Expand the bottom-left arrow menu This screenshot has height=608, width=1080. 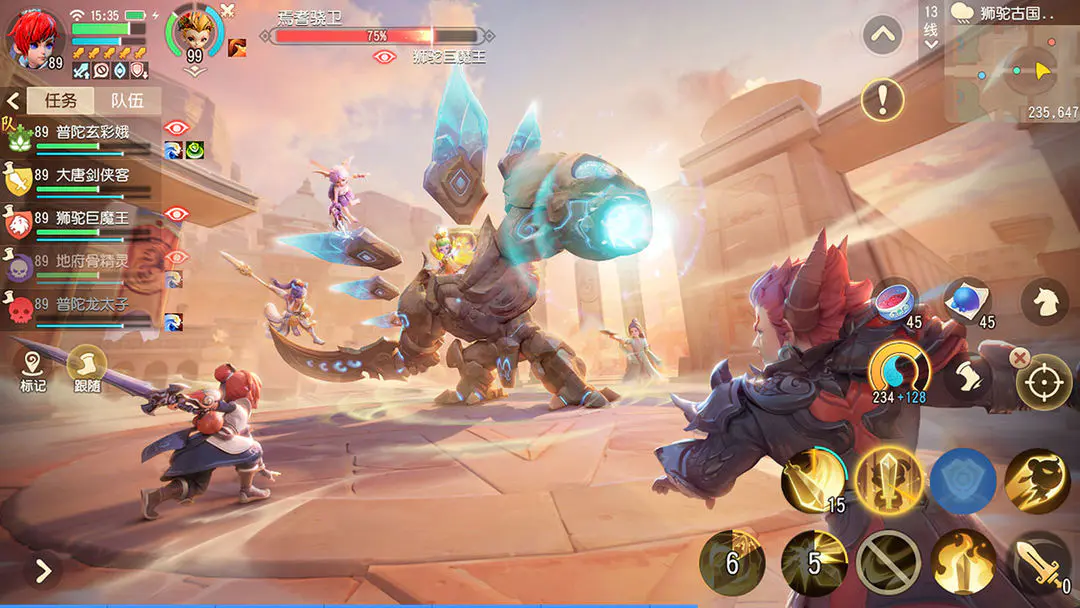tap(43, 571)
